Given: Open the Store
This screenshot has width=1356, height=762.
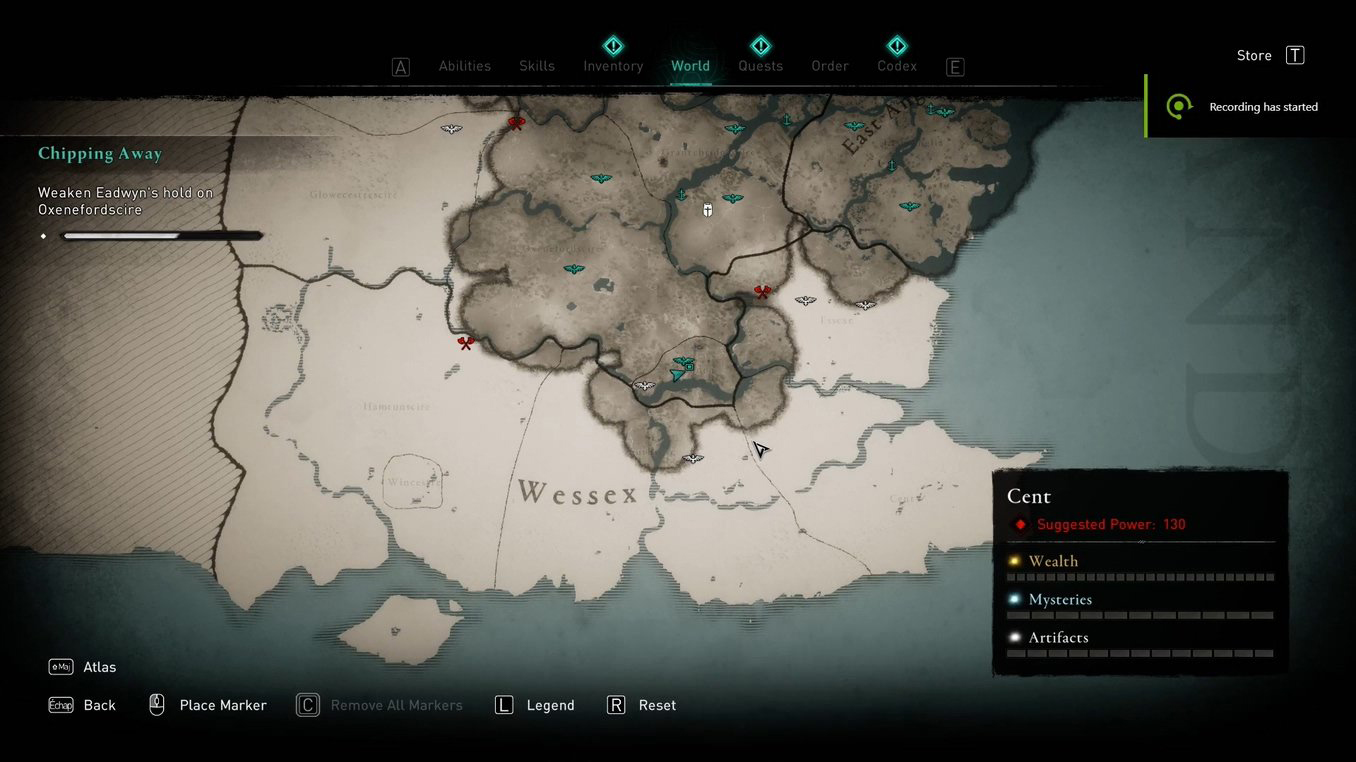Looking at the screenshot, I should coord(1269,56).
